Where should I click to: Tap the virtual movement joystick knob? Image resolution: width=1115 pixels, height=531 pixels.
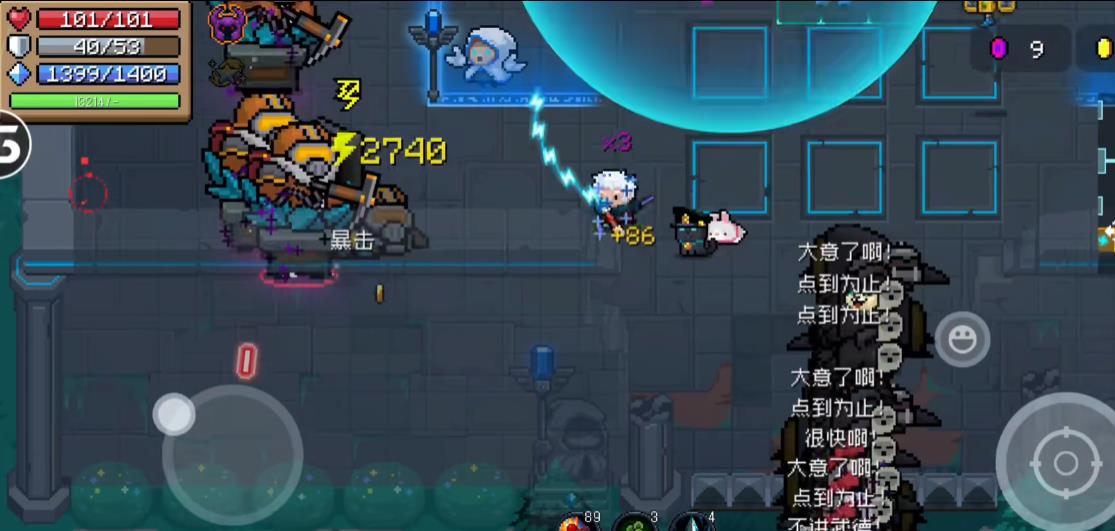click(x=174, y=414)
